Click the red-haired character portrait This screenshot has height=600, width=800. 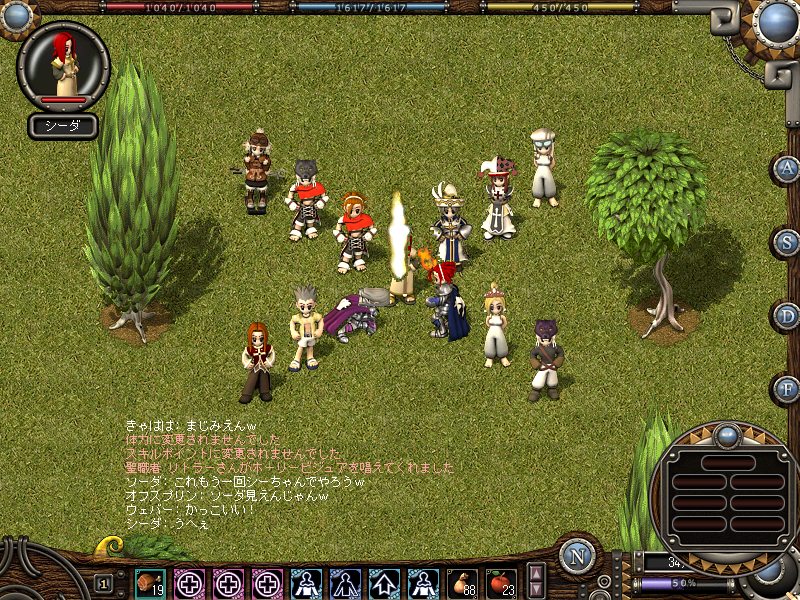[x=64, y=63]
